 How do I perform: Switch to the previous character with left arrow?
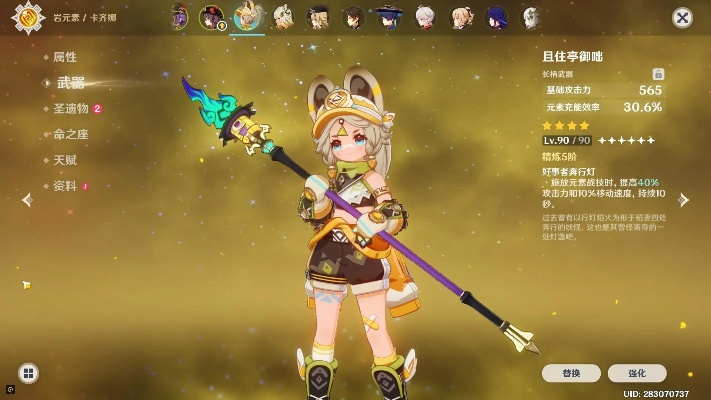[x=28, y=200]
